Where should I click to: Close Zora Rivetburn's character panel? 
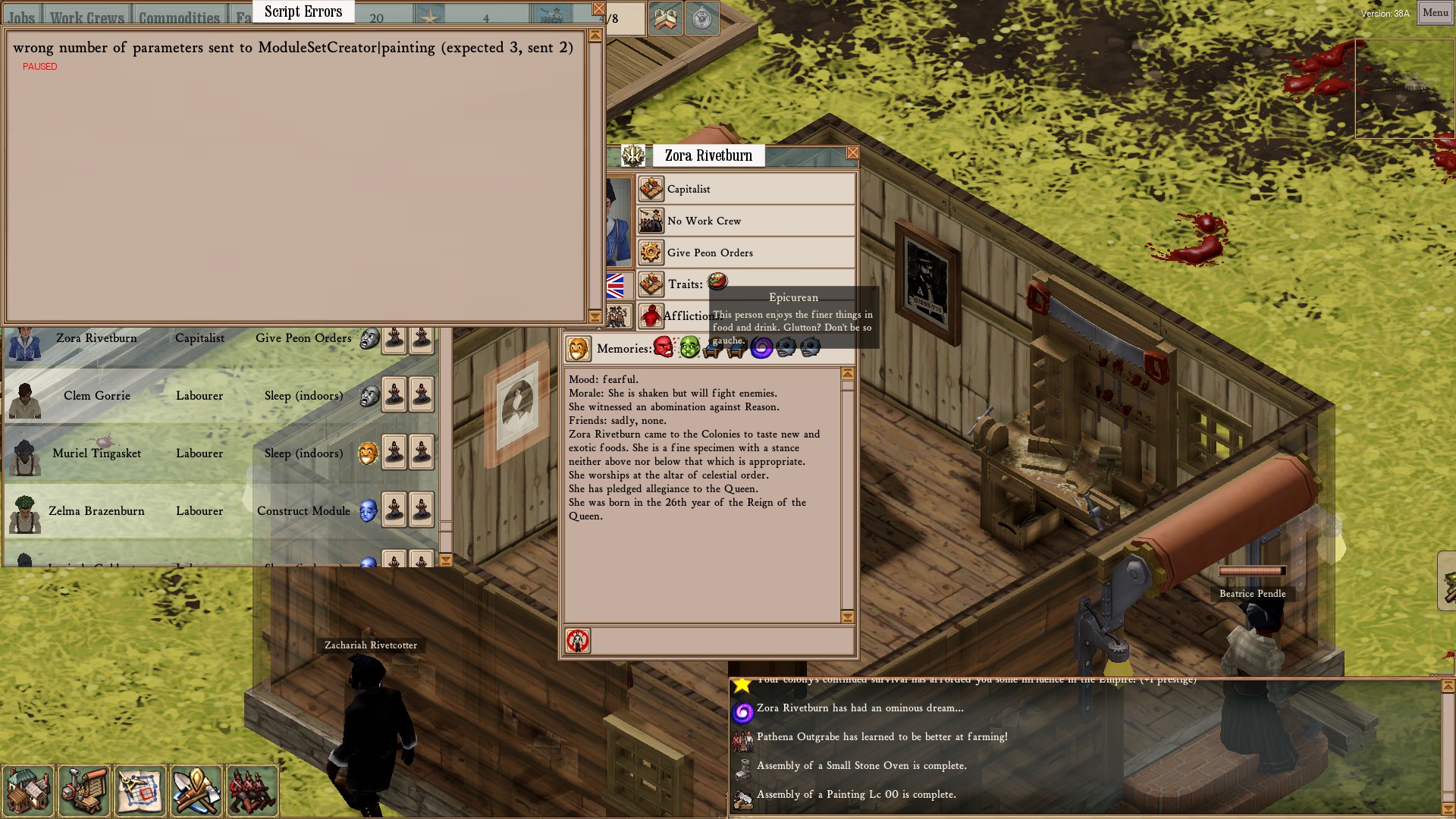852,153
